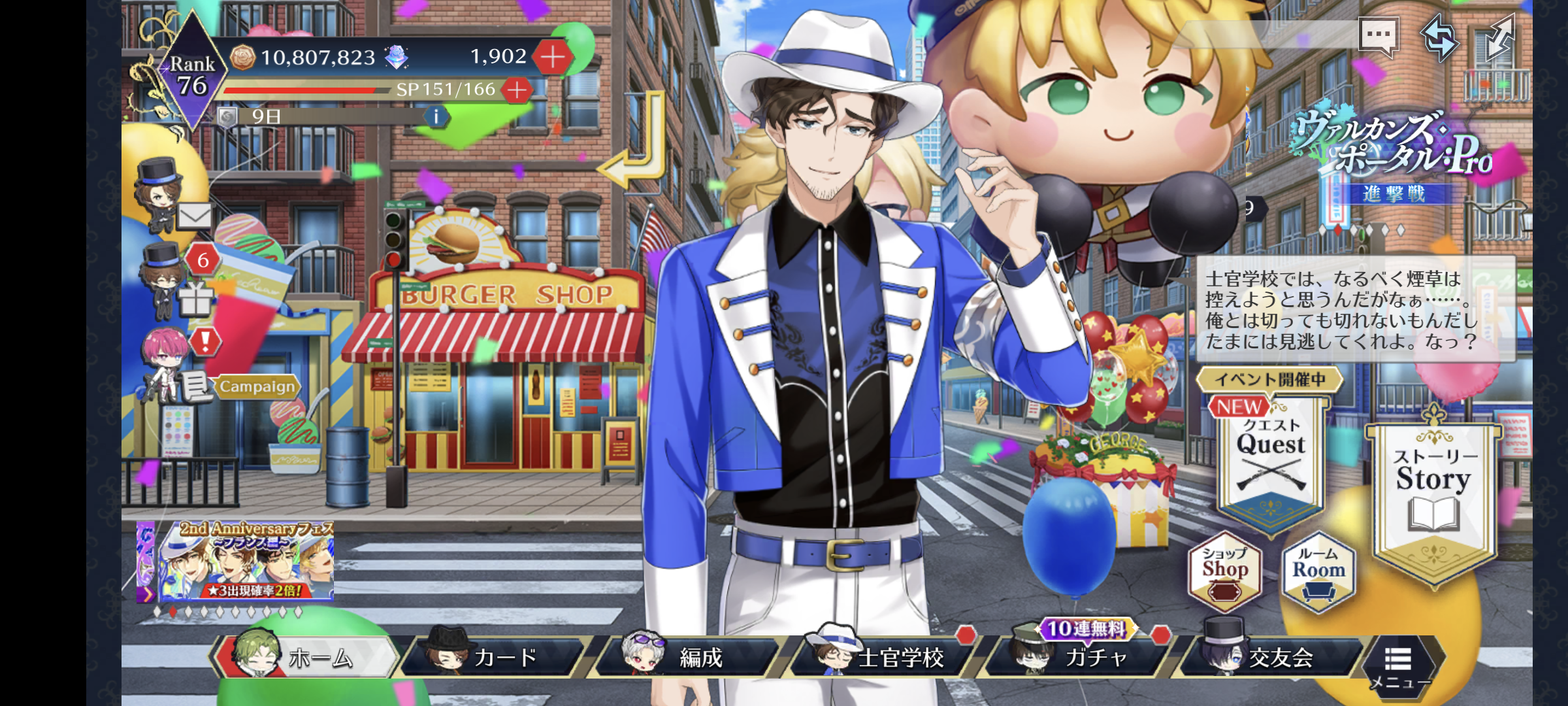Open the カード card menu
The height and width of the screenshot is (706, 1568).
pyautogui.click(x=498, y=656)
